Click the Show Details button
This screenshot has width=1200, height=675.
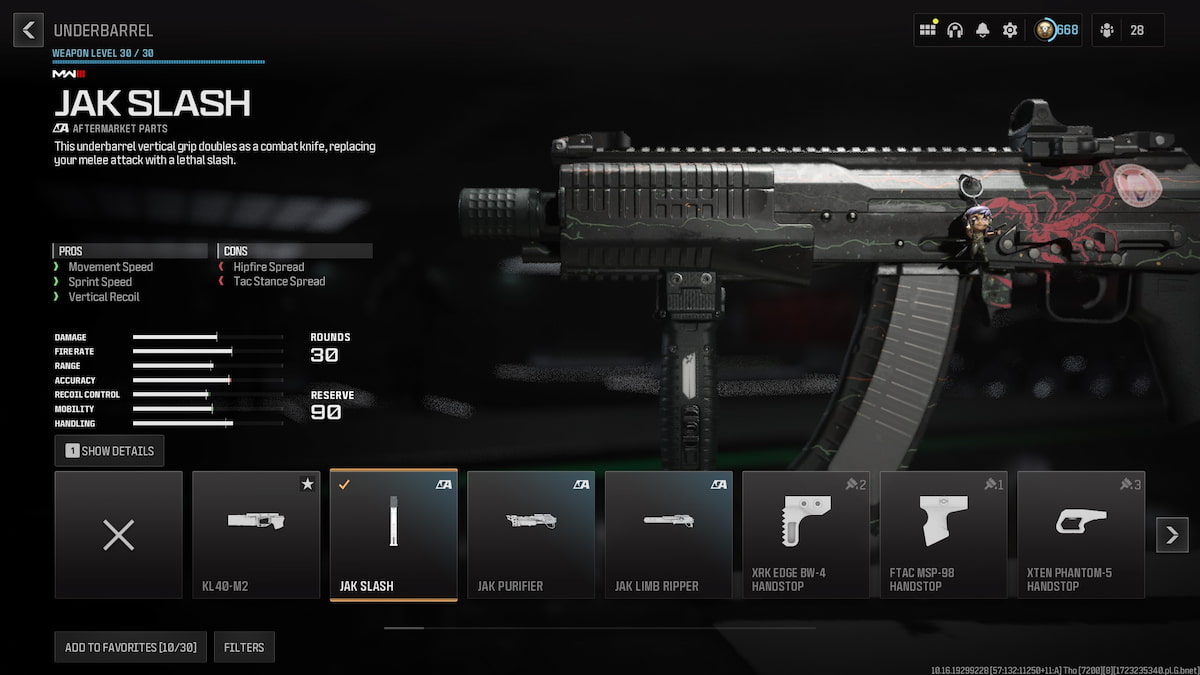tap(110, 451)
